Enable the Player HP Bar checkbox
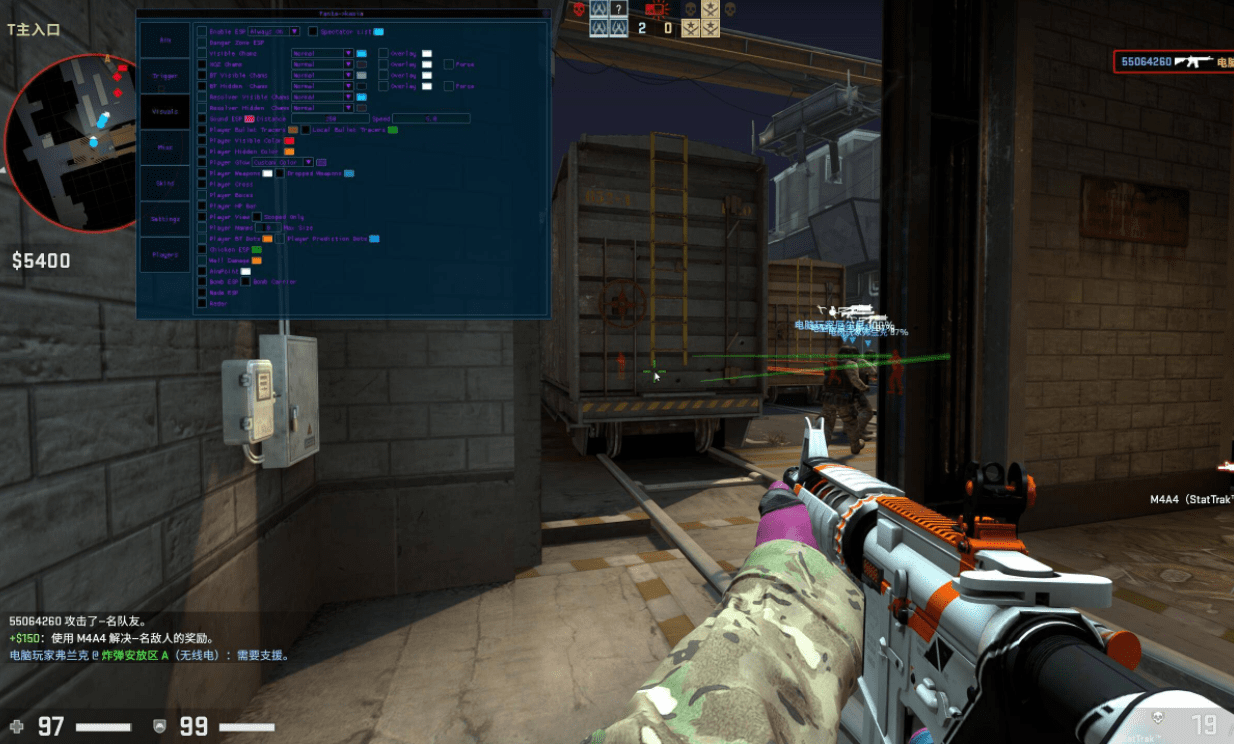Image resolution: width=1234 pixels, height=744 pixels. click(x=202, y=206)
